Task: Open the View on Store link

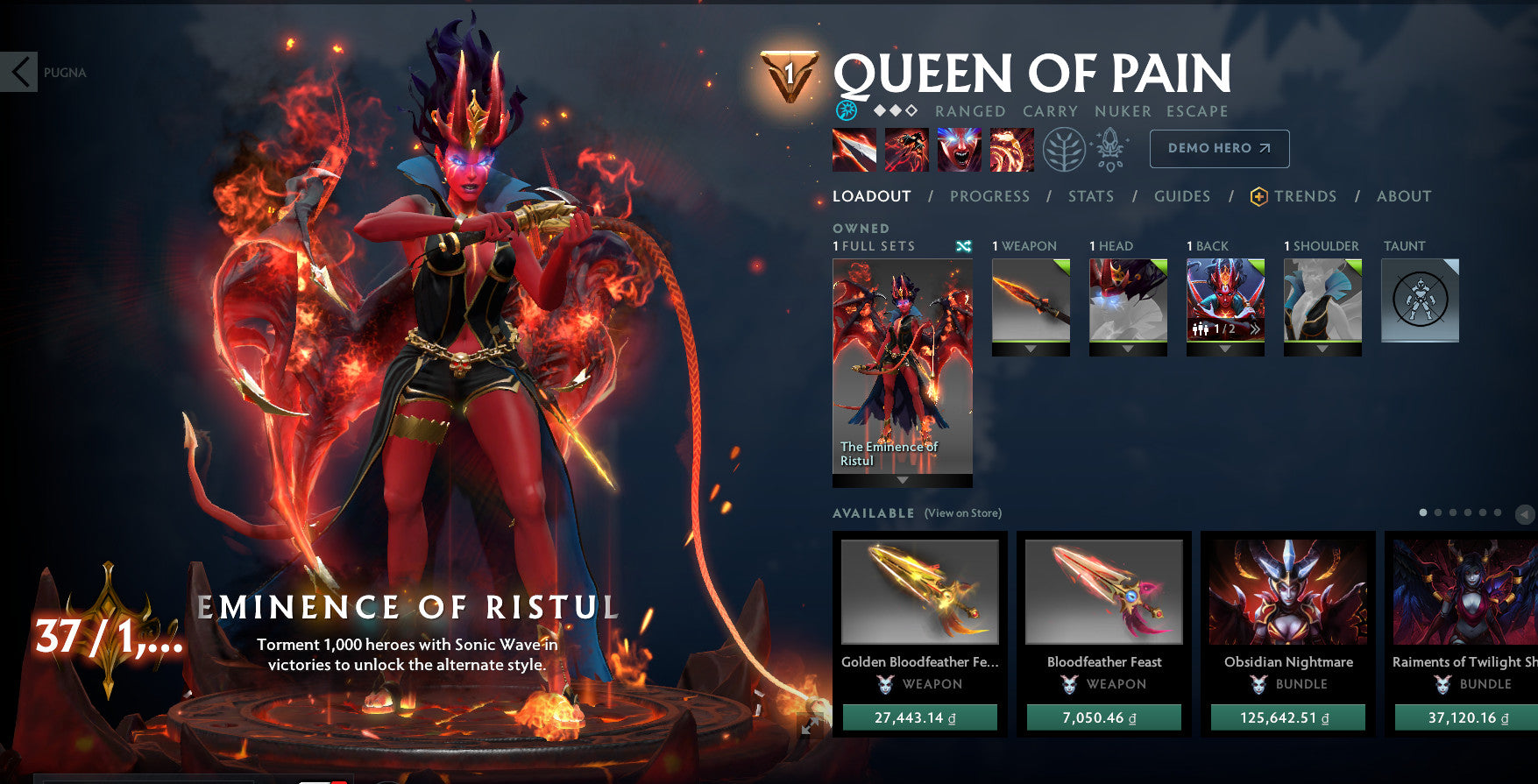Action: pos(962,512)
